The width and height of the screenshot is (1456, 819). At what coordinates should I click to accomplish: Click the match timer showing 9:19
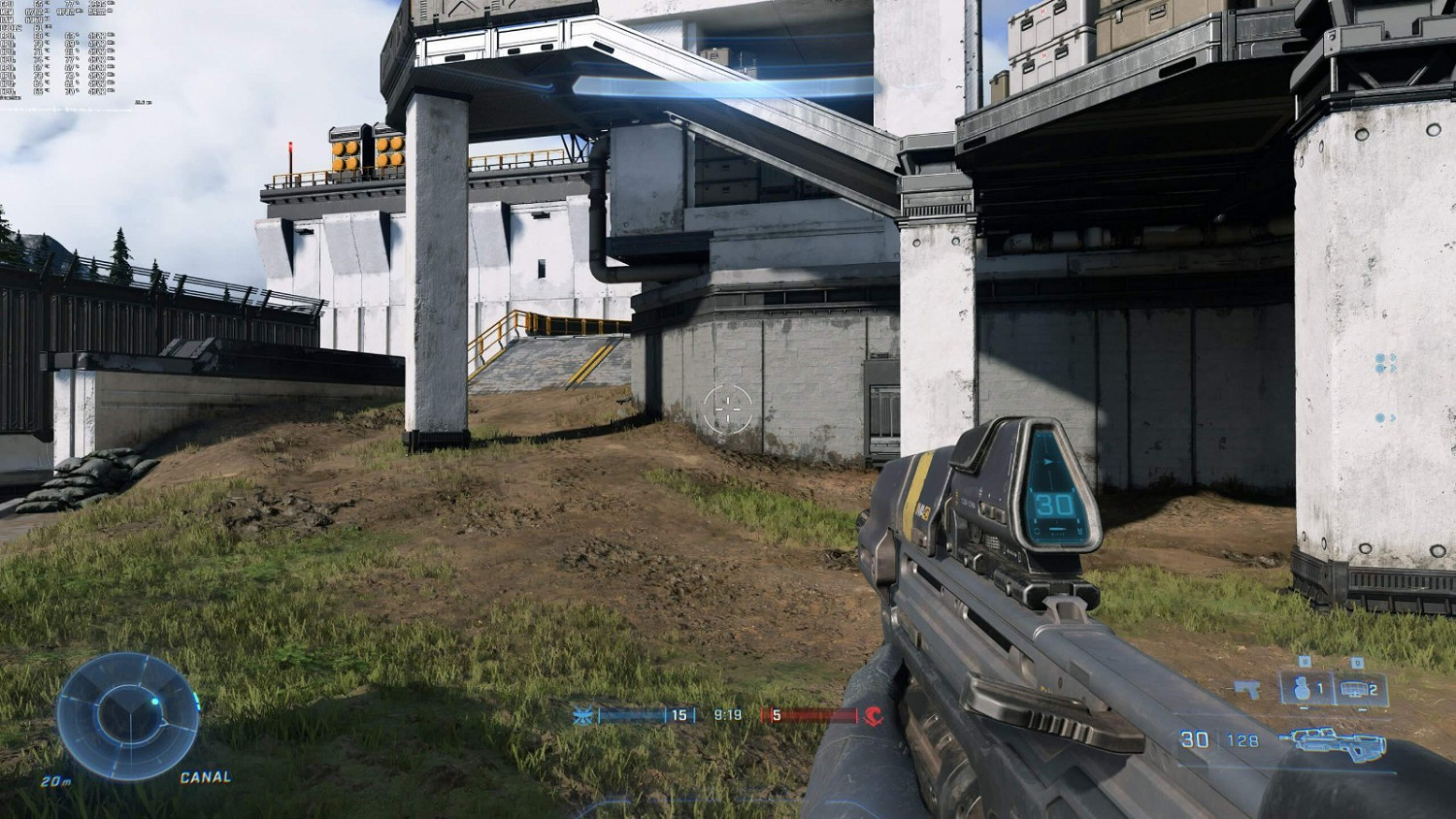[728, 715]
